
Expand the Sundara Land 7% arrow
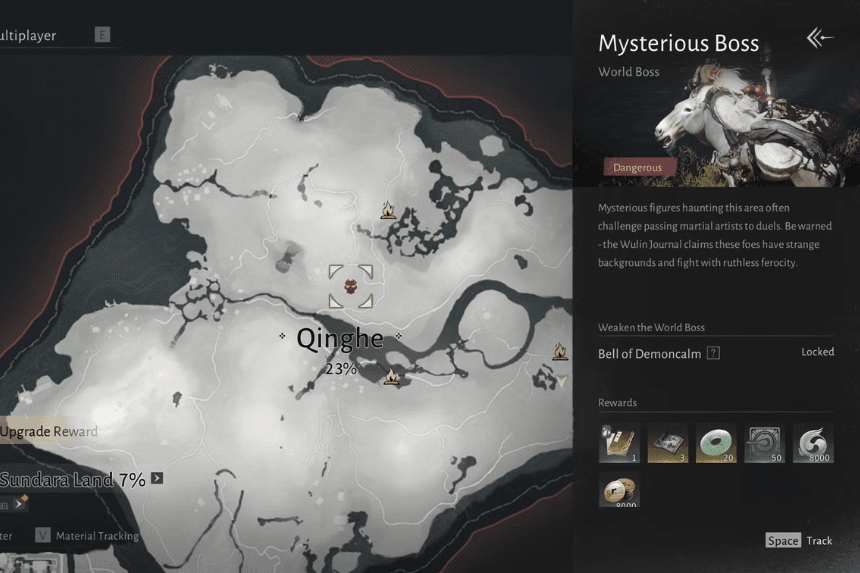[157, 479]
